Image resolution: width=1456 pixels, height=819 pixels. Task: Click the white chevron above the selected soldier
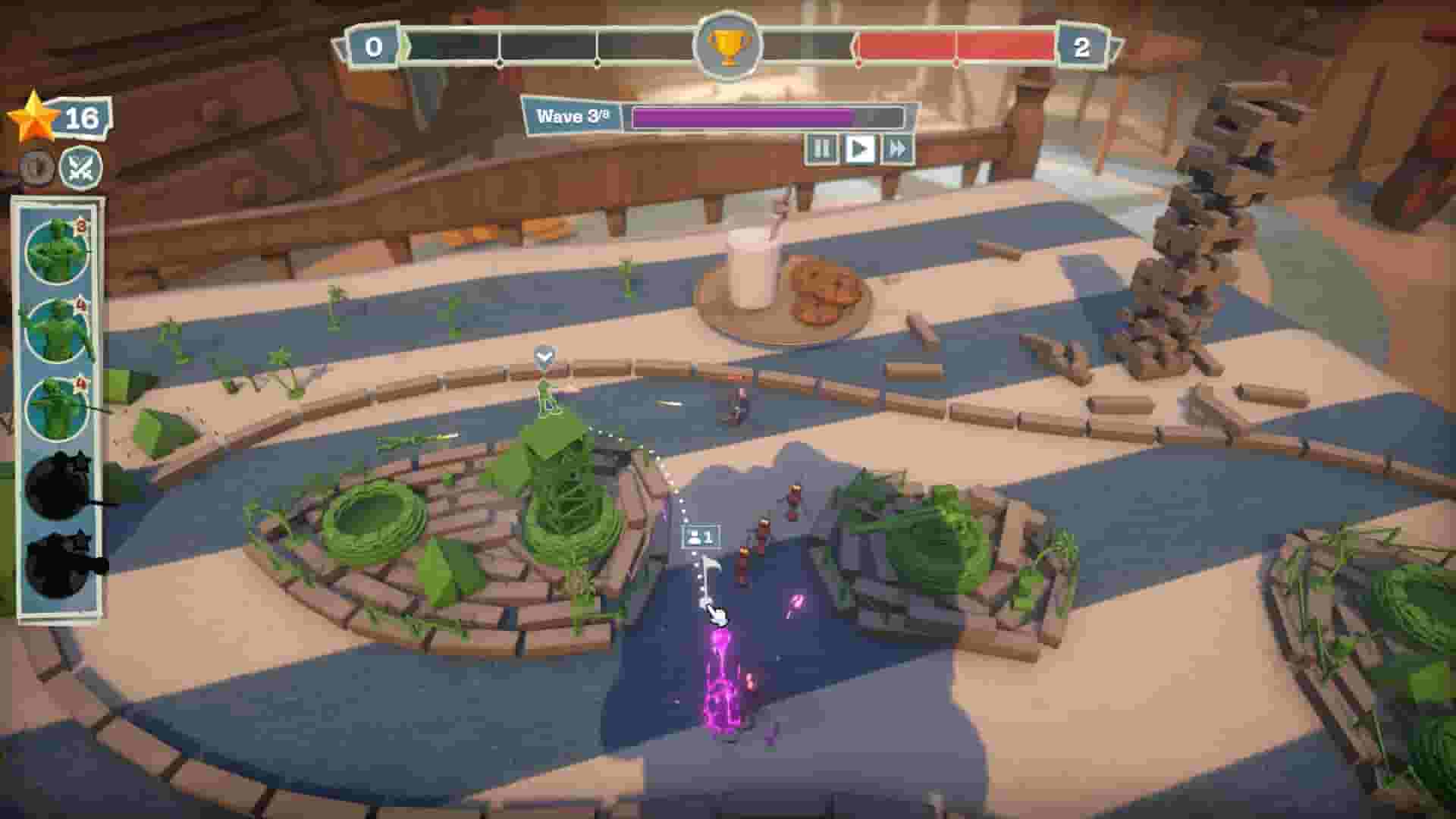(x=543, y=356)
